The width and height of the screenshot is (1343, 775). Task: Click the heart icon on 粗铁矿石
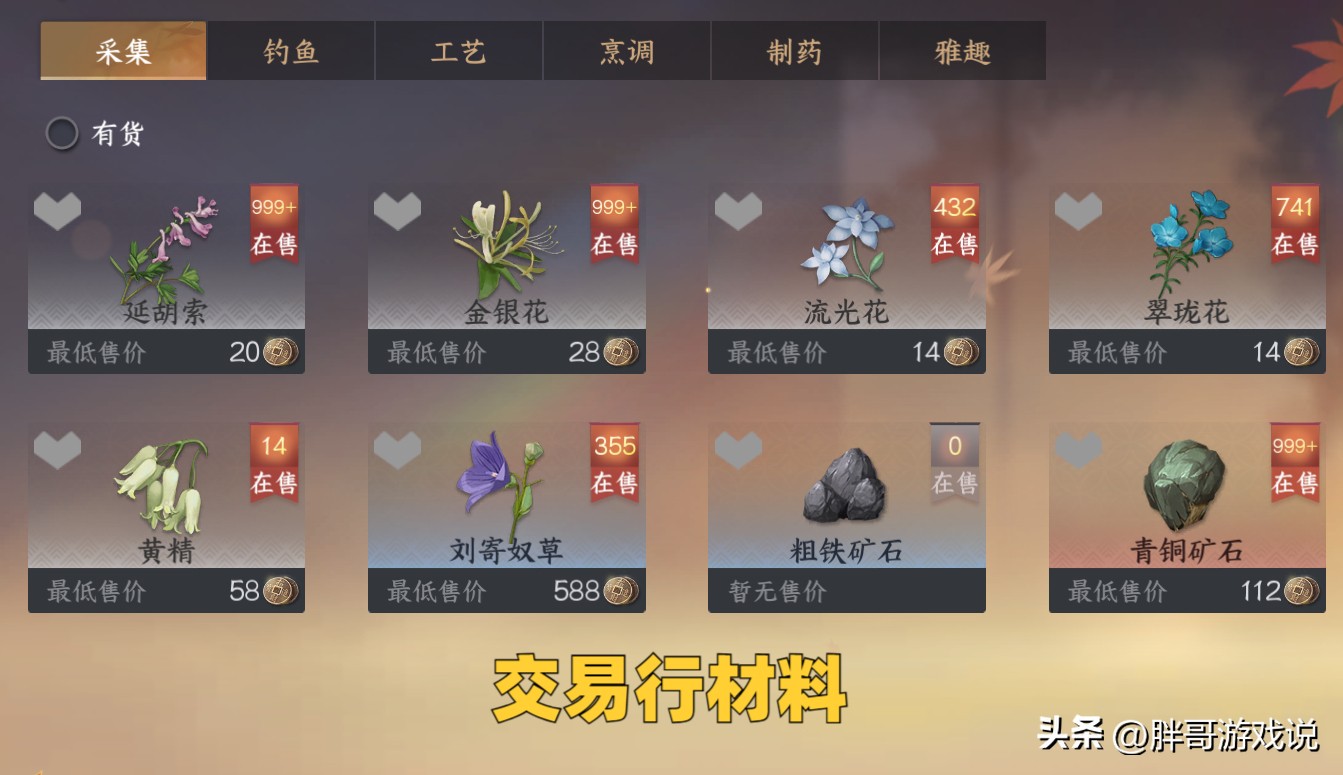740,452
